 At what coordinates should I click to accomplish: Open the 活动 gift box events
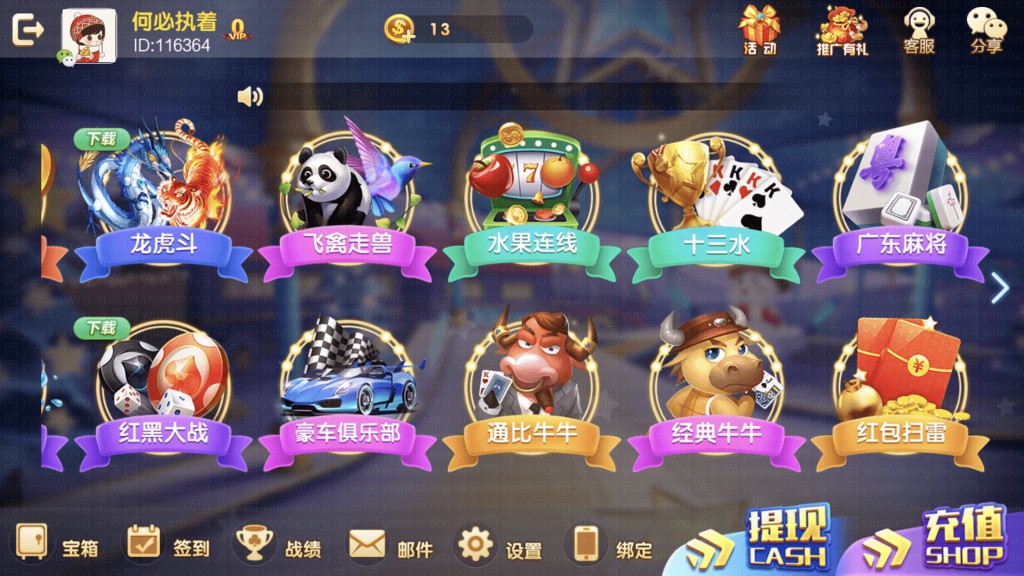(x=759, y=30)
